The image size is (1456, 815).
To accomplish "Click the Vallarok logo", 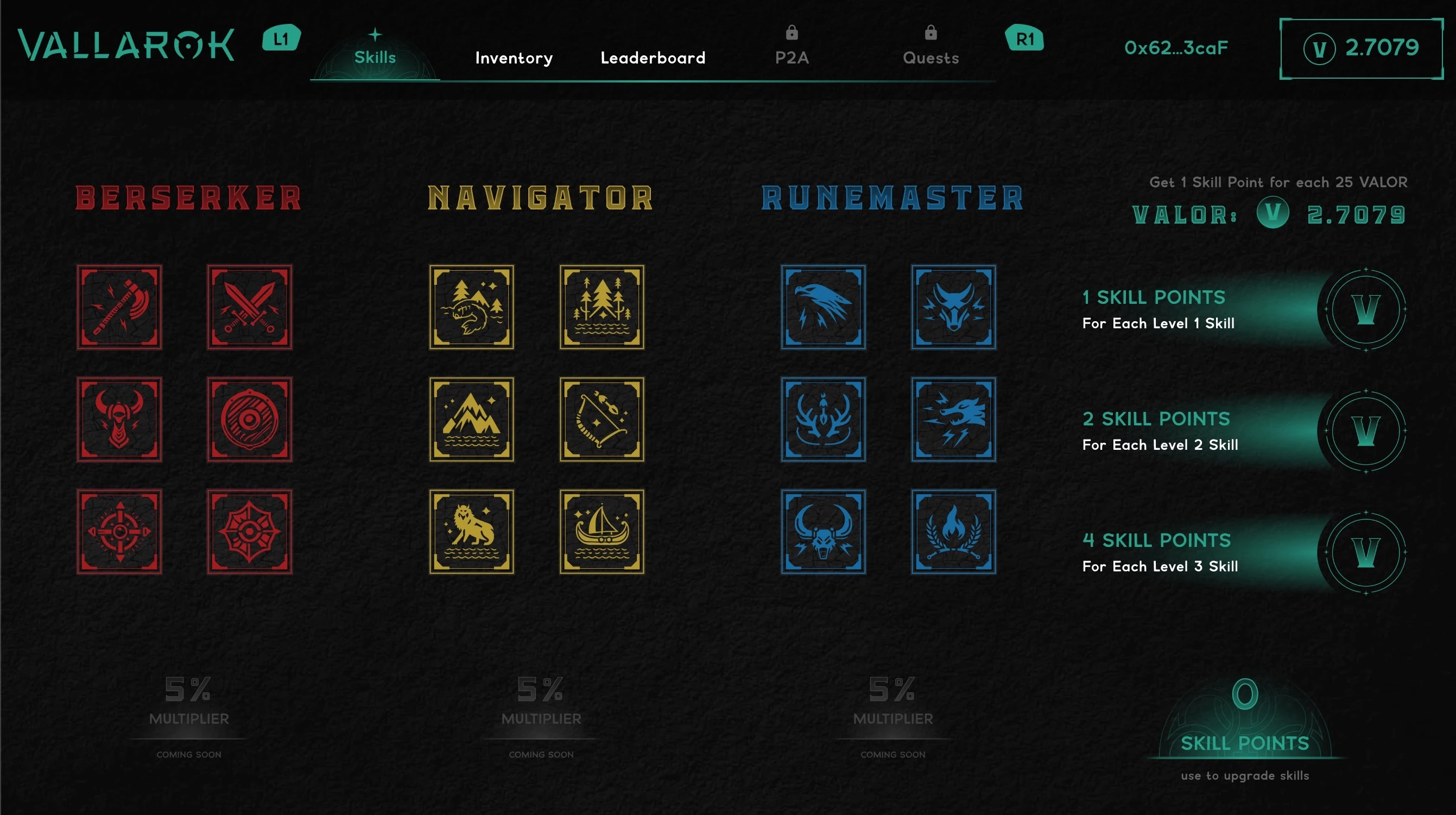I will pyautogui.click(x=126, y=44).
